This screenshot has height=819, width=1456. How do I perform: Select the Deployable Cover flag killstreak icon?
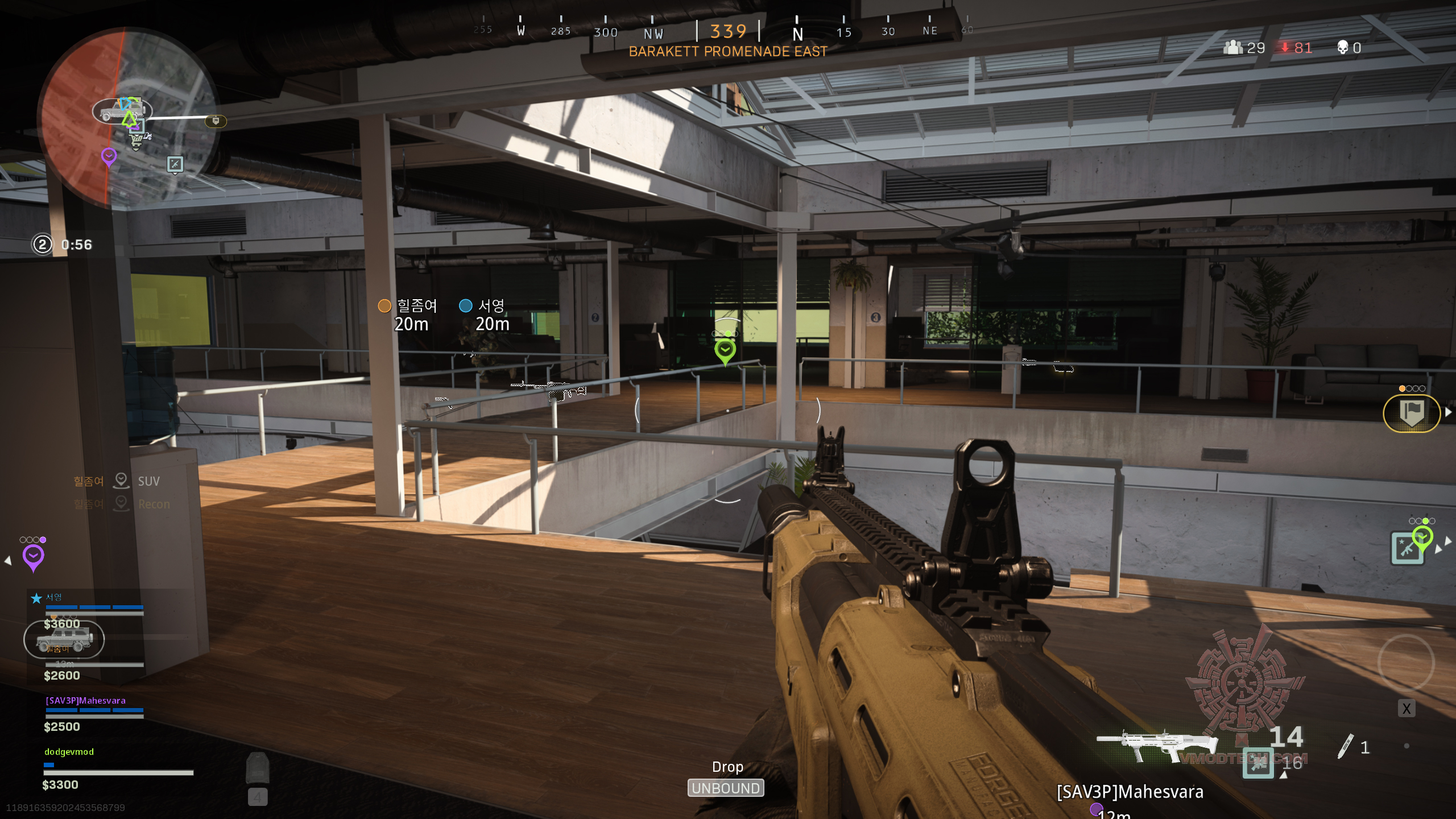tap(1413, 413)
